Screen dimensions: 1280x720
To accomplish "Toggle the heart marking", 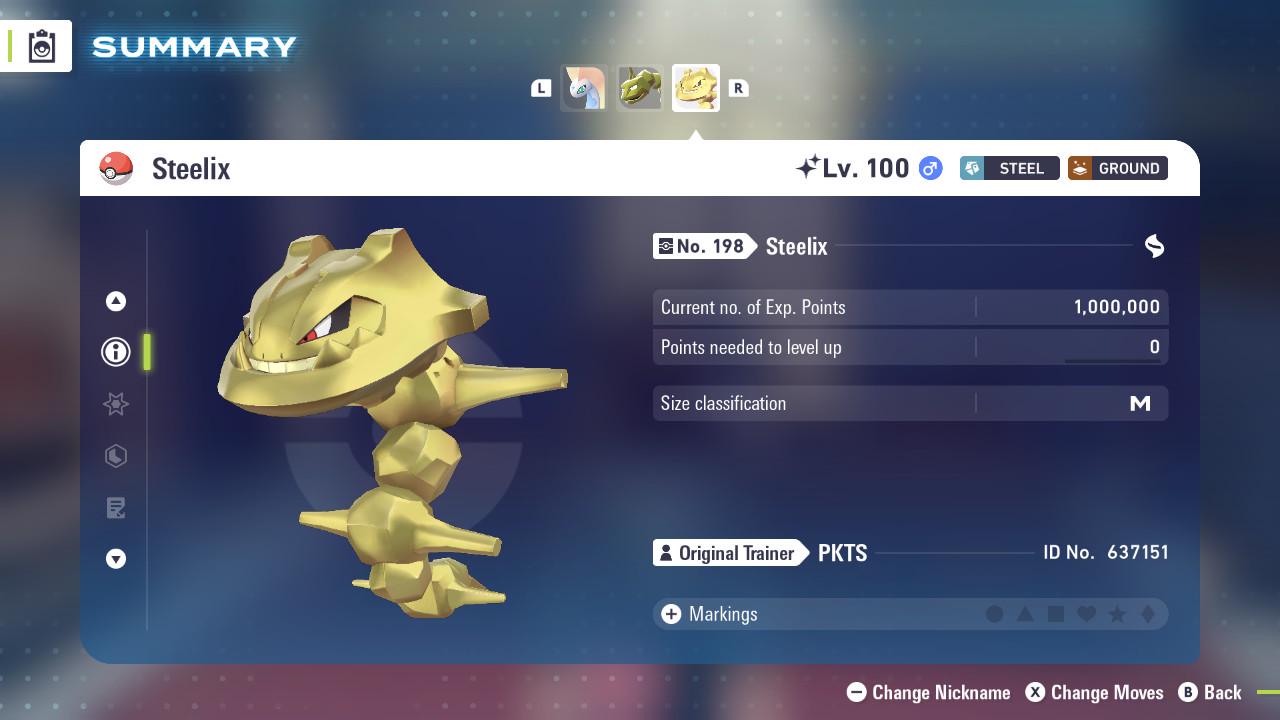I will tap(1087, 614).
